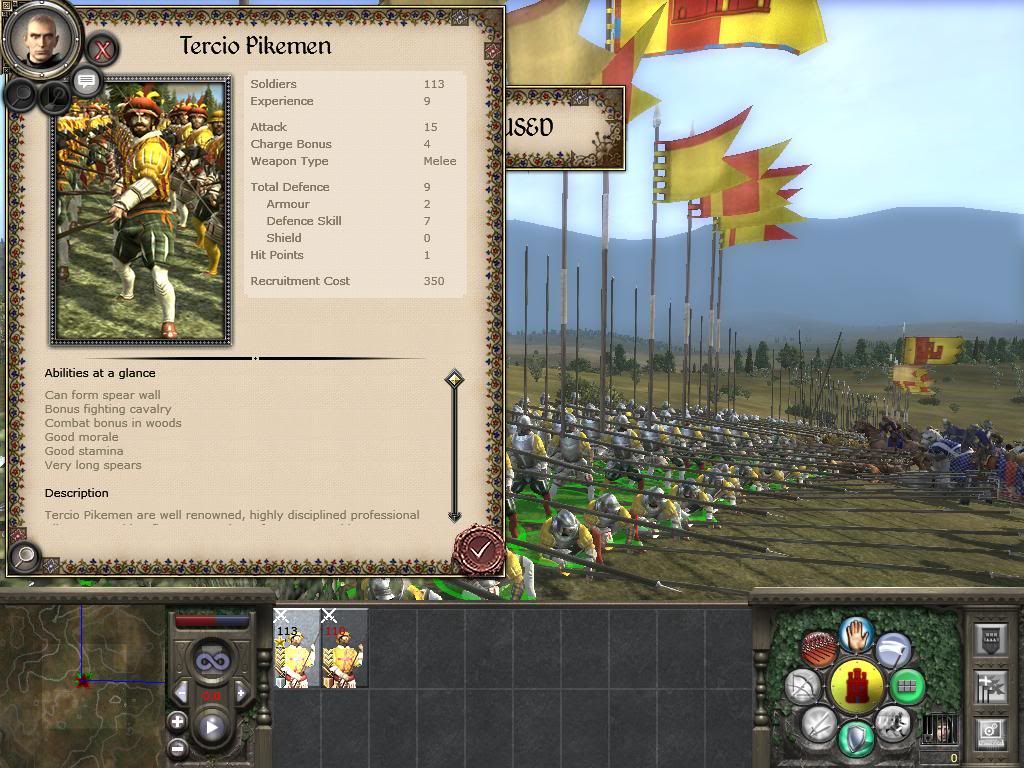Click the advisor portrait
Screen dimensions: 1024x768
41,38
